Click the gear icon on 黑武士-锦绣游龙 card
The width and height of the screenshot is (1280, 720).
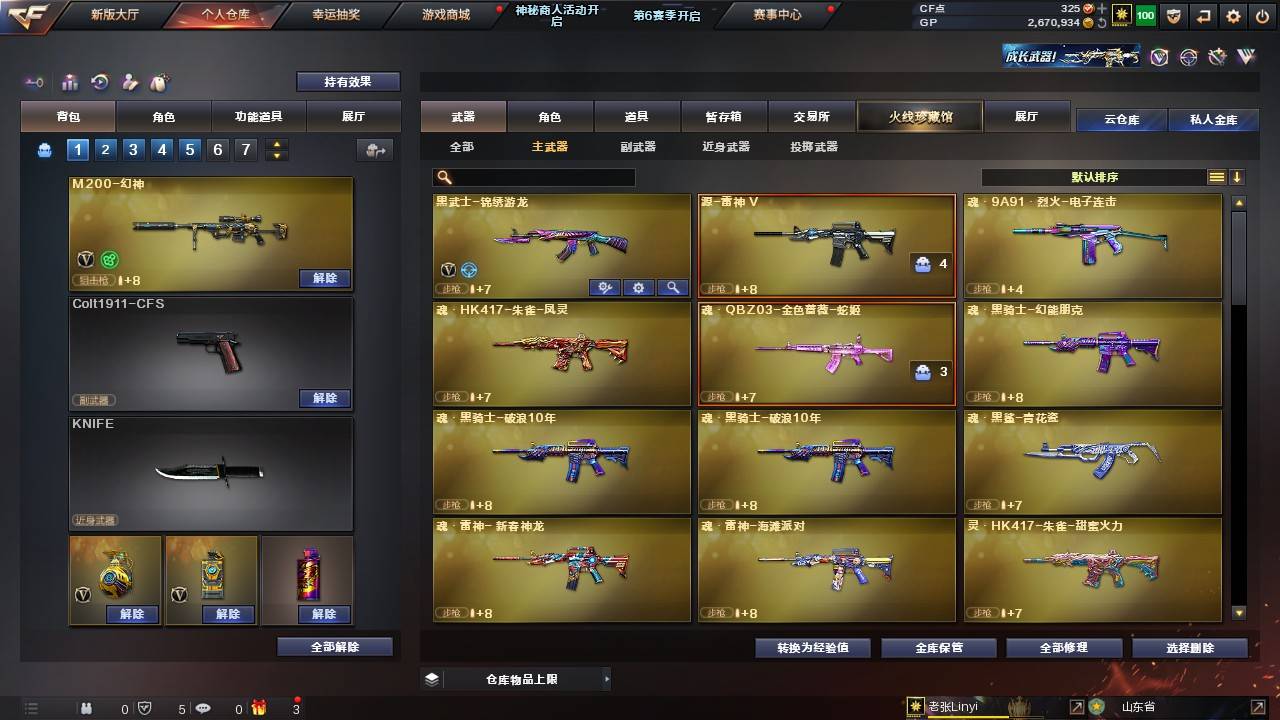click(639, 287)
